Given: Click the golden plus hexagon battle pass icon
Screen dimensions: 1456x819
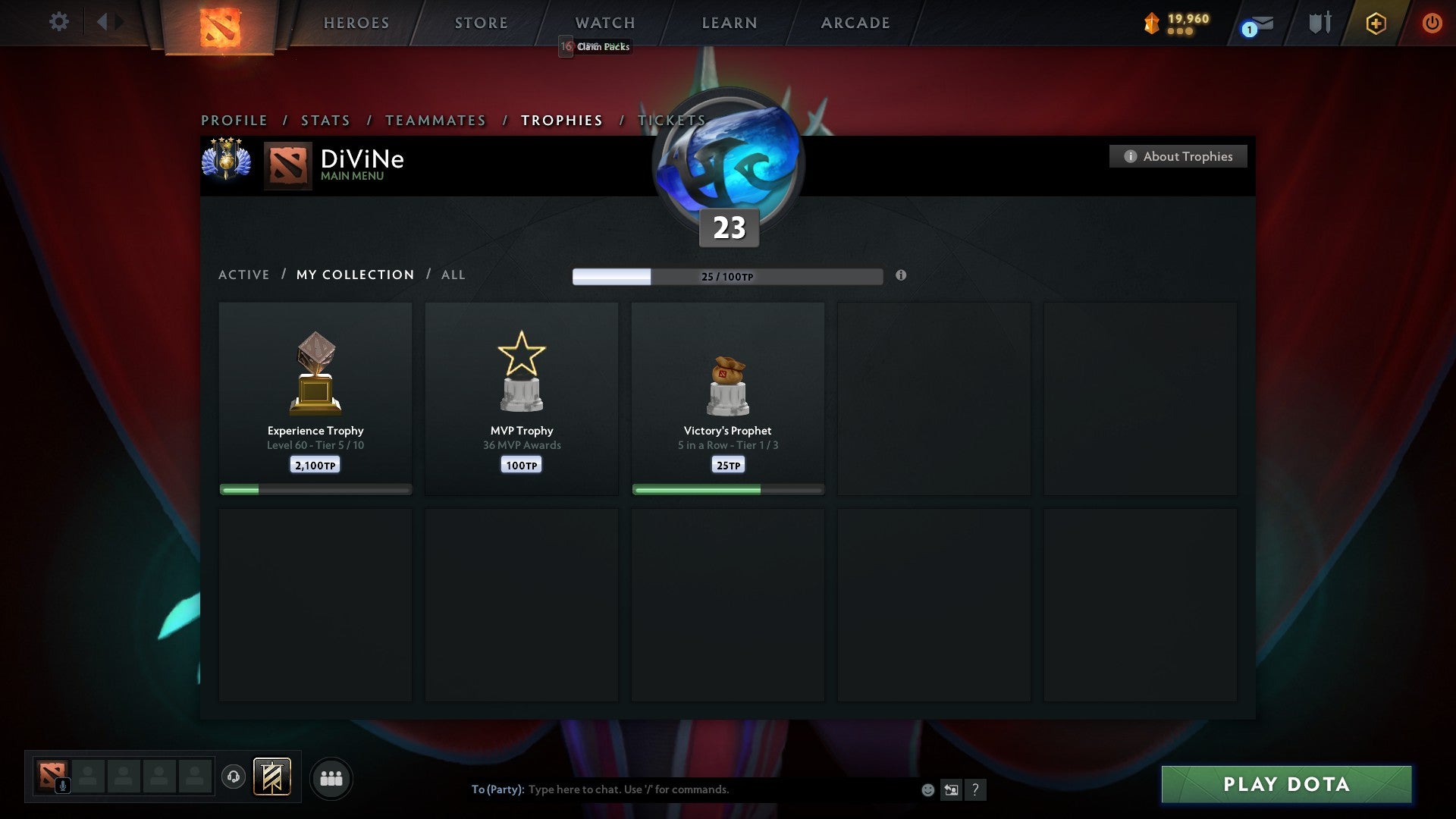Looking at the screenshot, I should (1375, 23).
